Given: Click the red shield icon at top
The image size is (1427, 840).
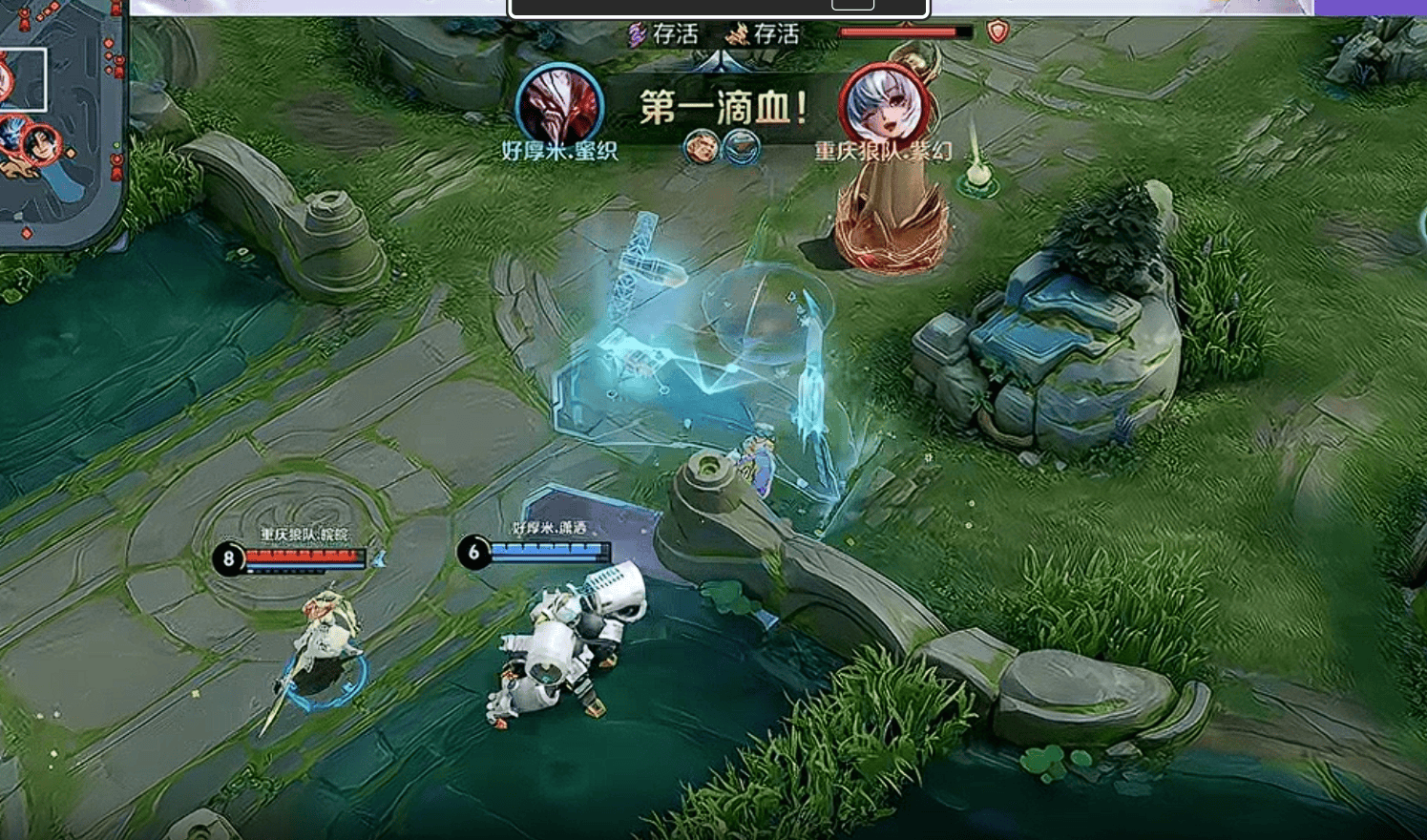Looking at the screenshot, I should tap(997, 31).
